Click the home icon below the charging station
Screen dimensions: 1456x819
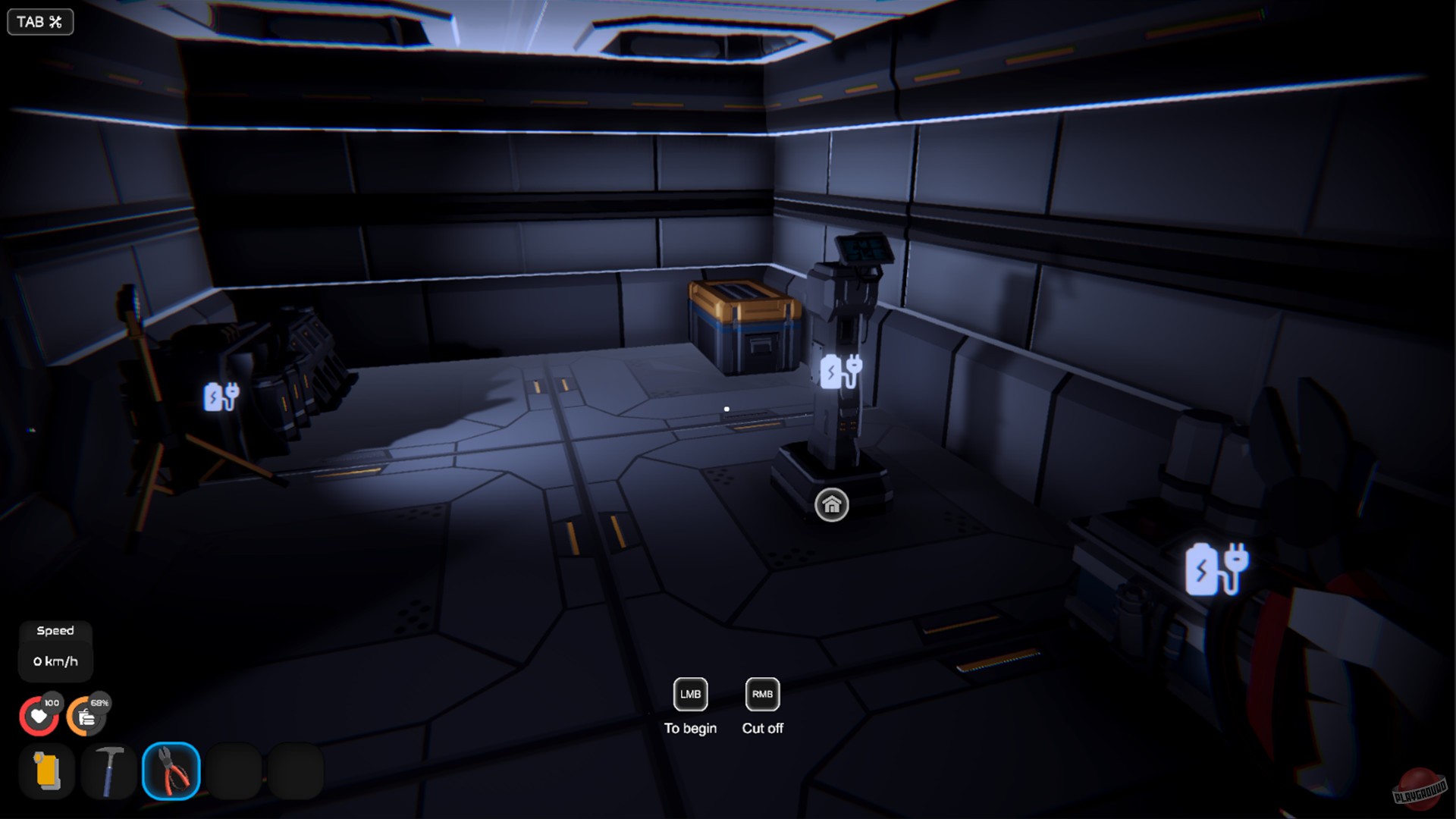point(833,503)
